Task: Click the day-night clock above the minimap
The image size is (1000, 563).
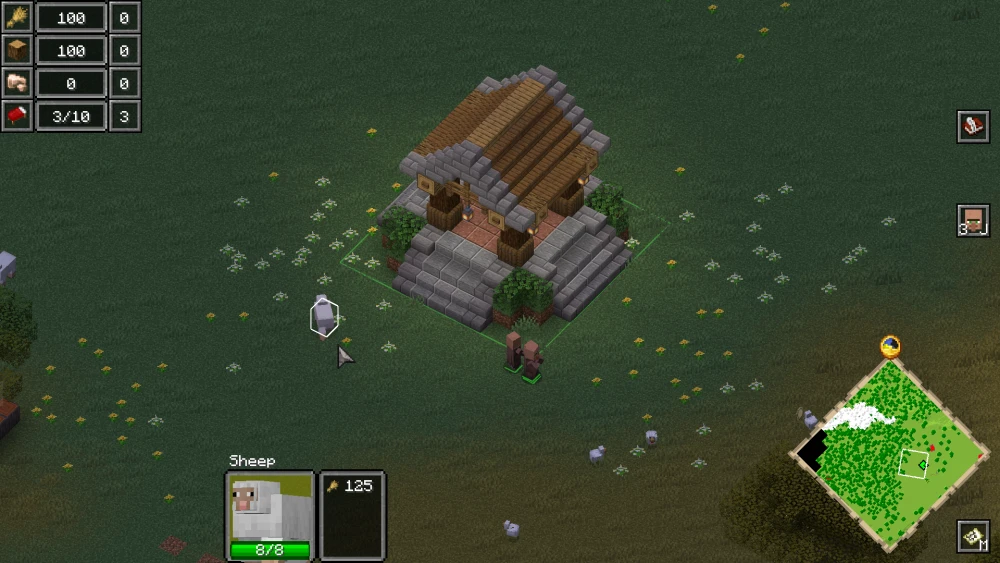Action: [890, 347]
